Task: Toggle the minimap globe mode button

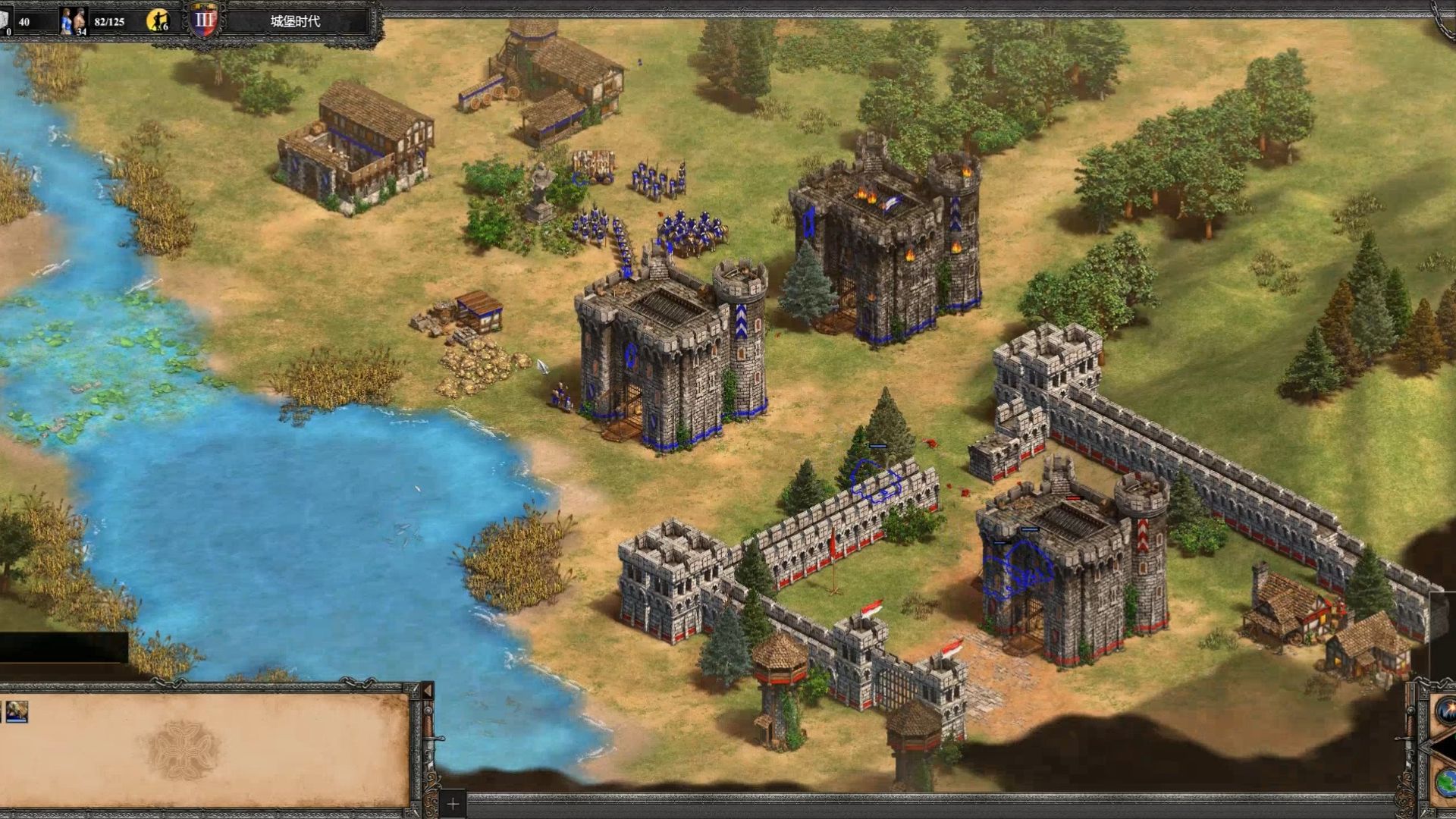Action: coord(1447,783)
